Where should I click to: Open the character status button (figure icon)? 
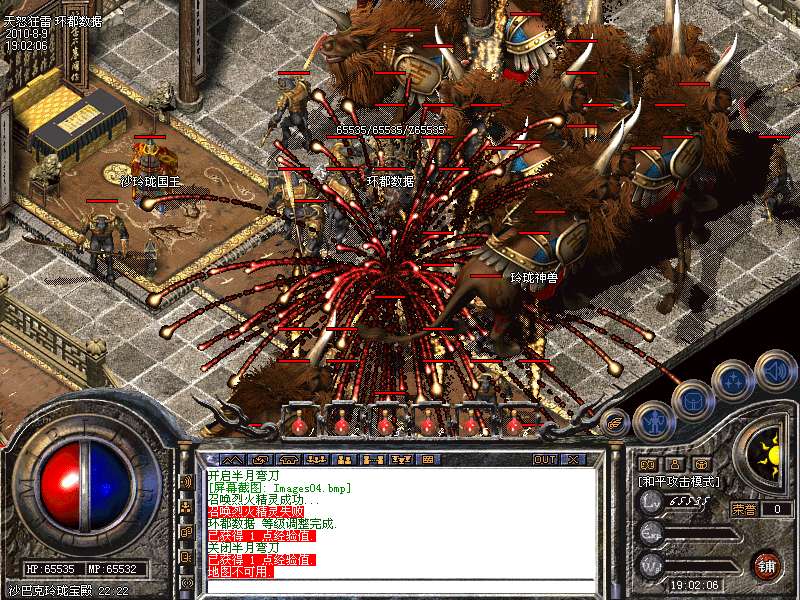(654, 421)
